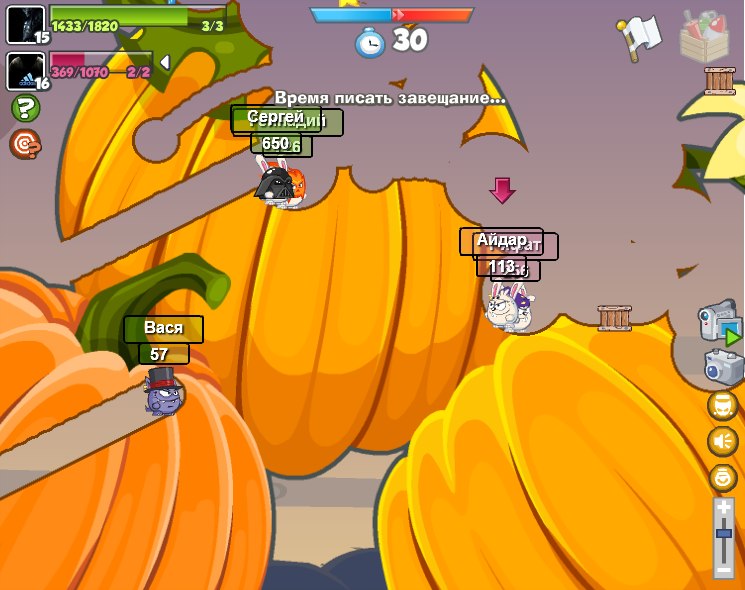Toggle sound with the speaker button
The image size is (745, 590).
722,441
